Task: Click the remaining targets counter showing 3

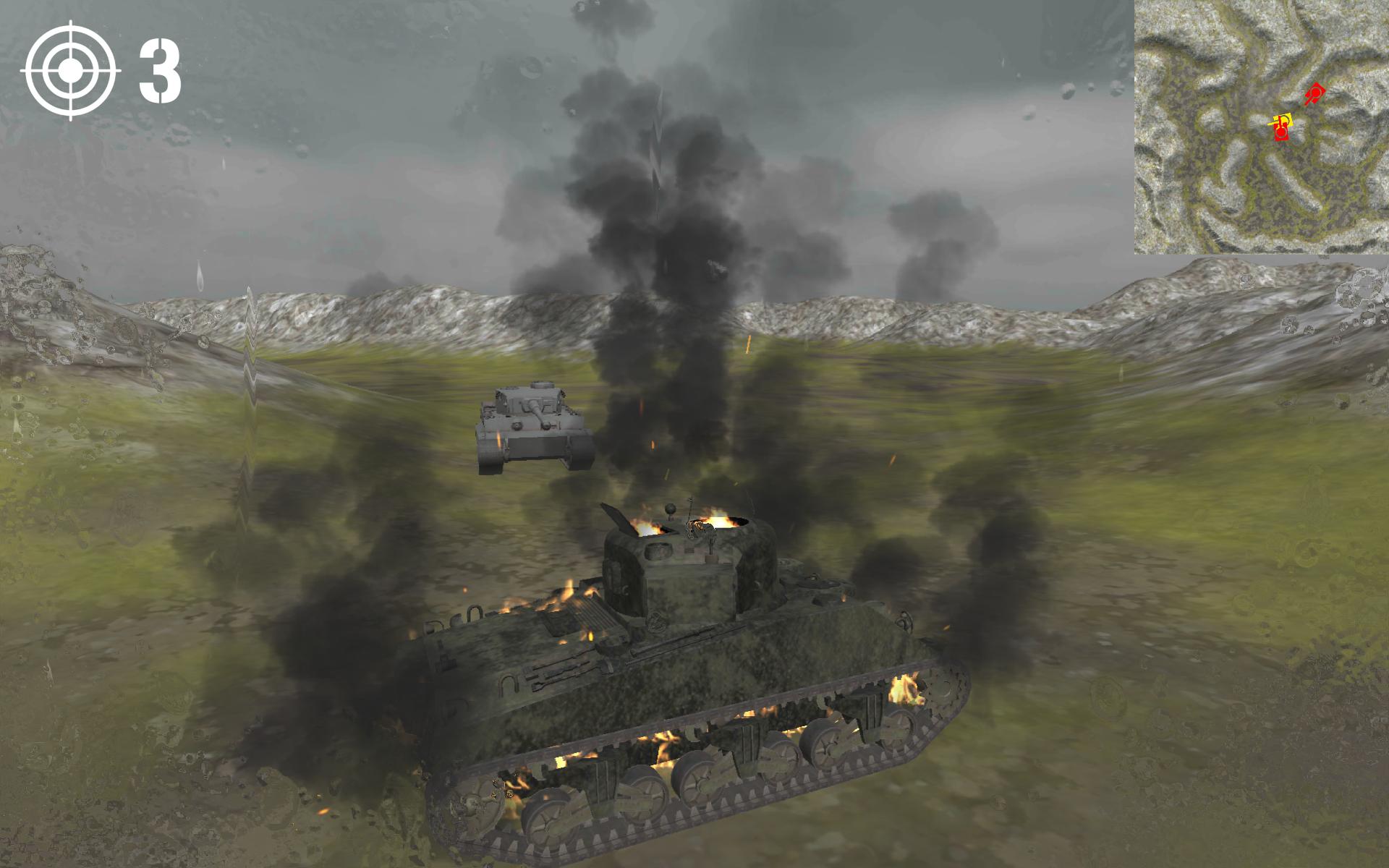Action: pyautogui.click(x=161, y=71)
